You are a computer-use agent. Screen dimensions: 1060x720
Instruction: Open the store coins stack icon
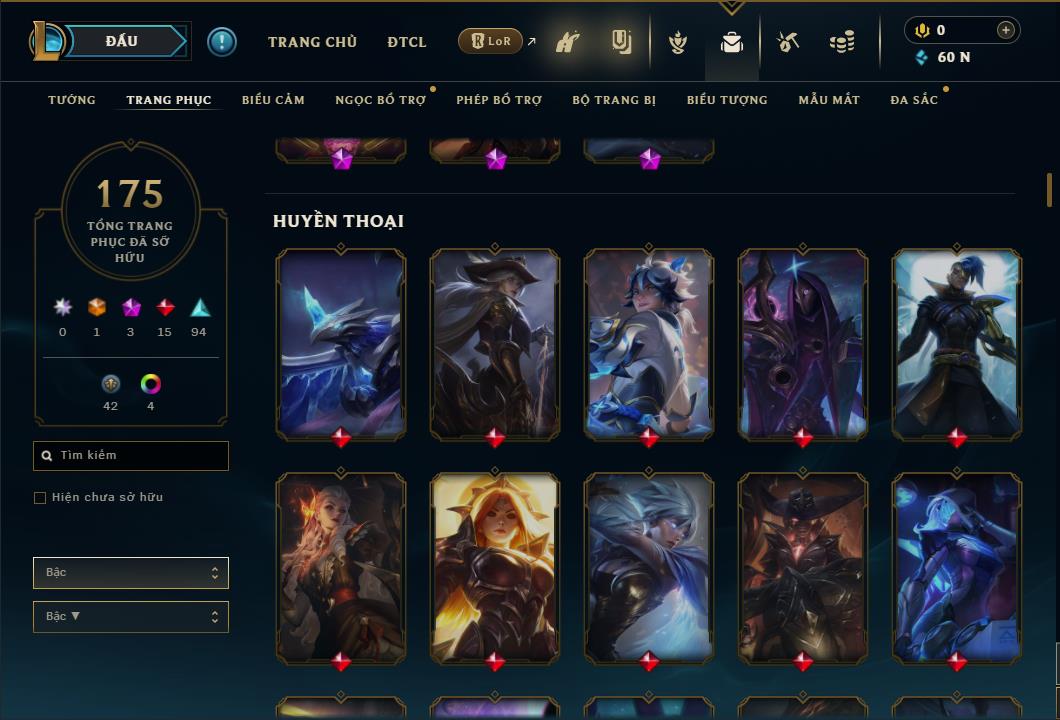tap(842, 42)
